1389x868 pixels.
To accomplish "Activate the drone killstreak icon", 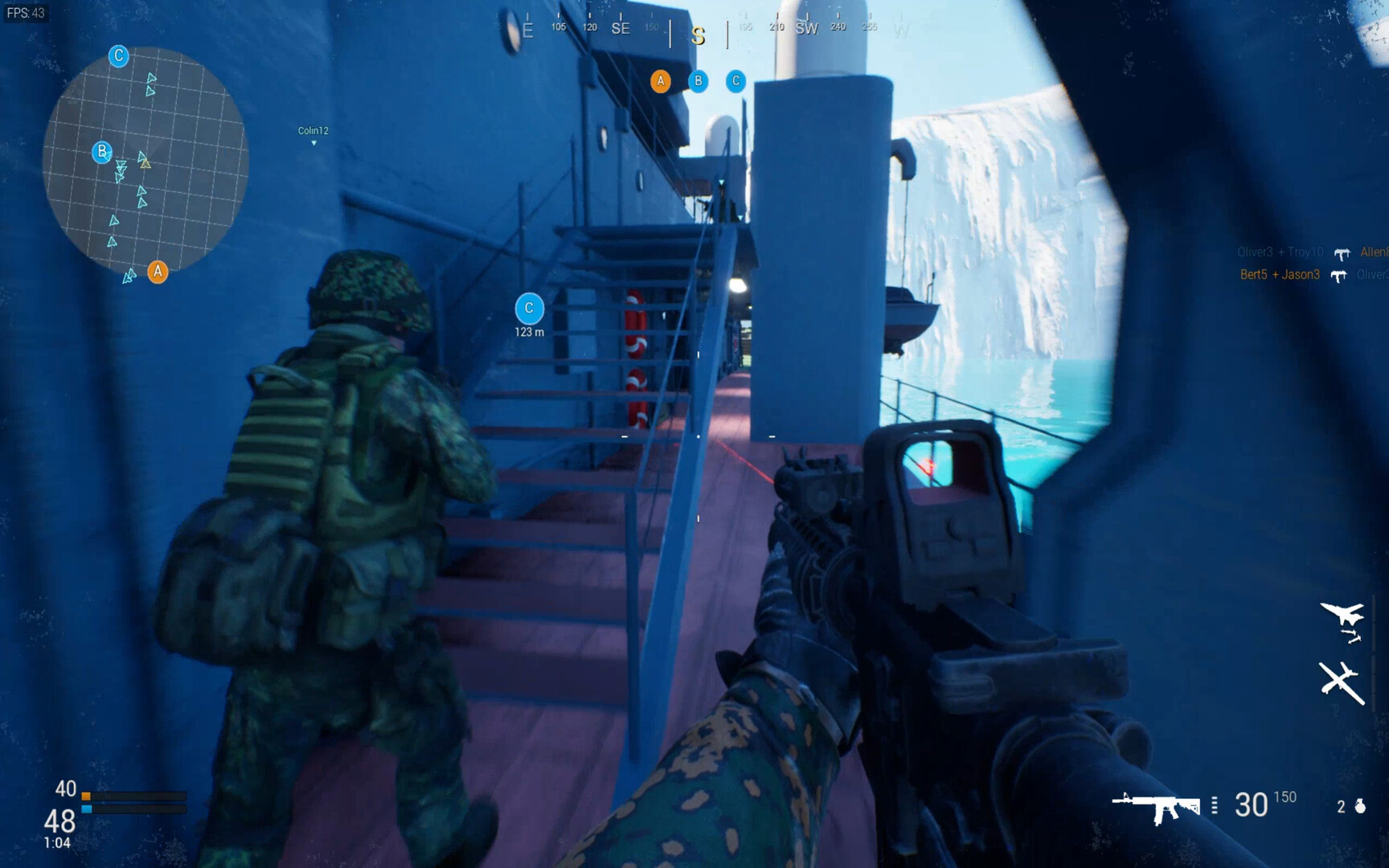I will [x=1341, y=682].
